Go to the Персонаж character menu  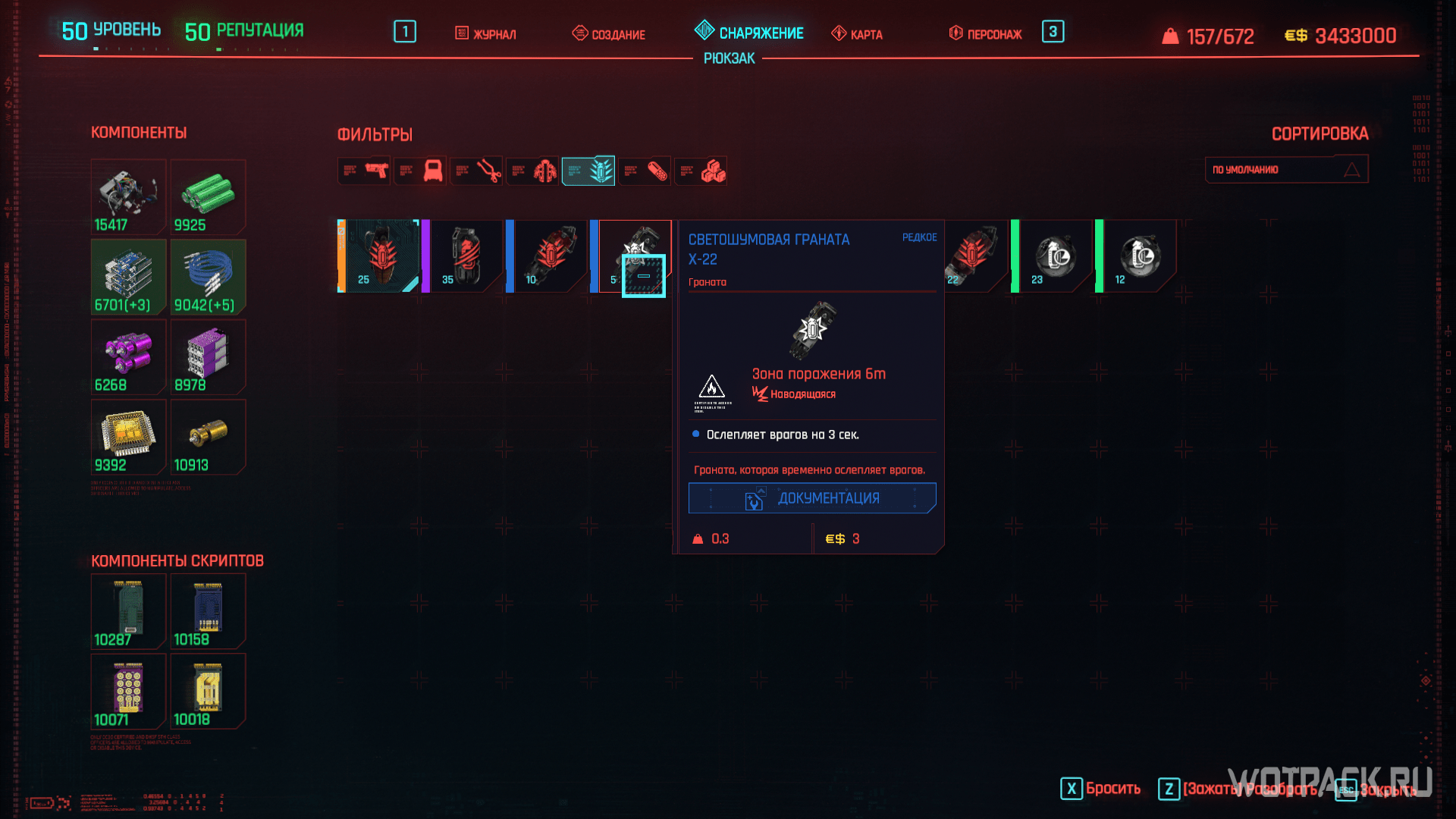pyautogui.click(x=985, y=34)
